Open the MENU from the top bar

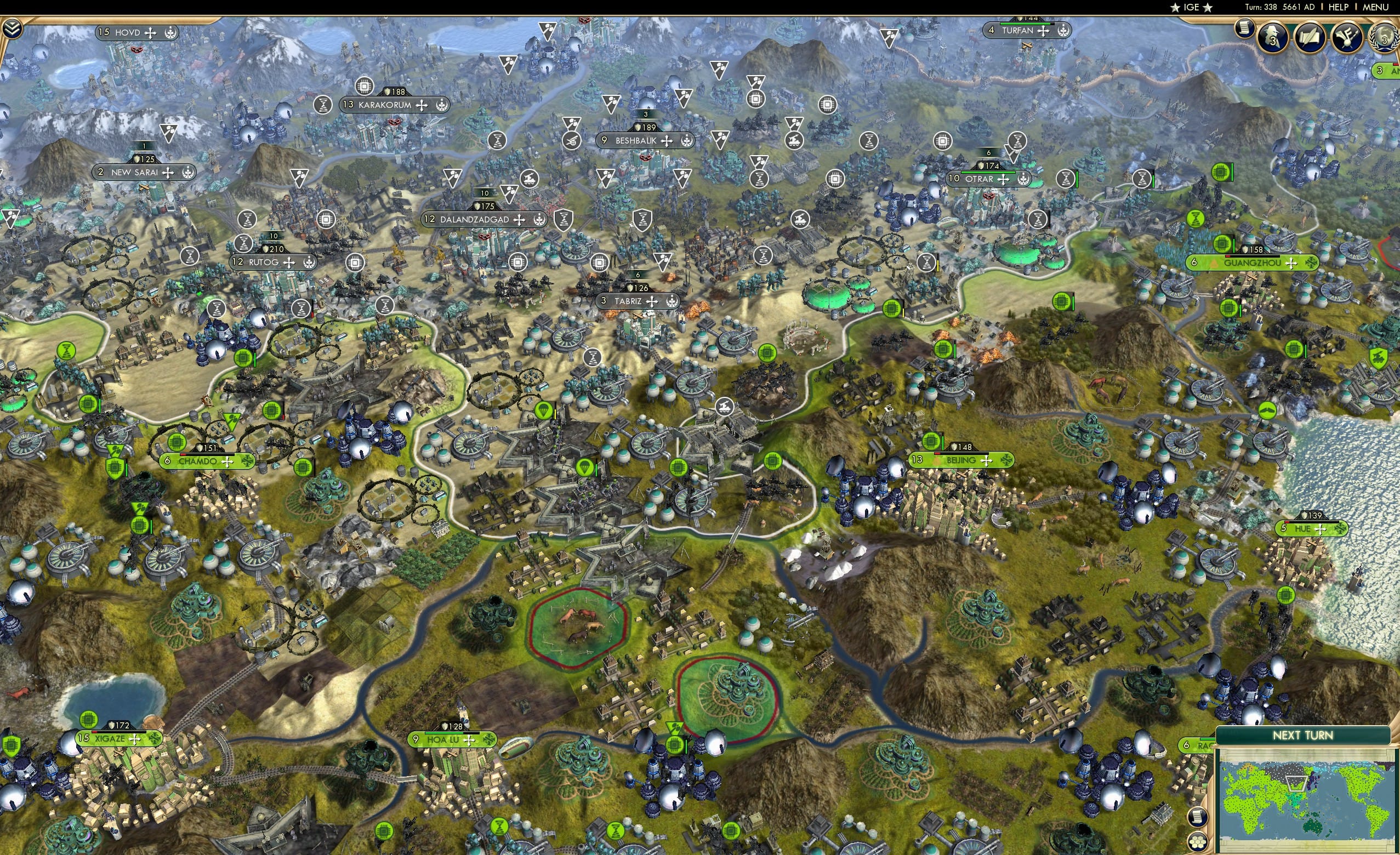[x=1374, y=7]
